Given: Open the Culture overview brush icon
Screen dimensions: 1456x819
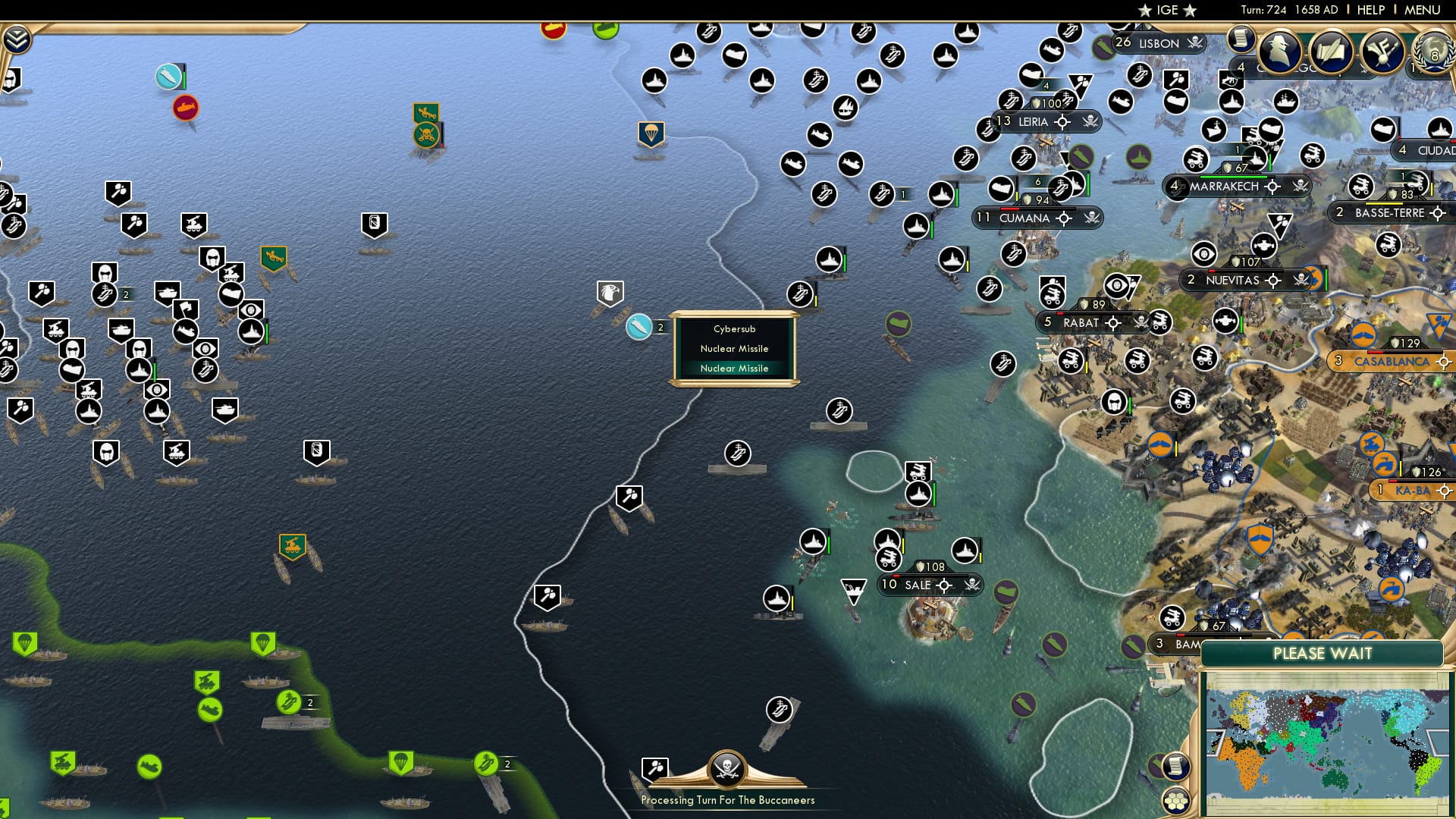Looking at the screenshot, I should tap(1382, 53).
